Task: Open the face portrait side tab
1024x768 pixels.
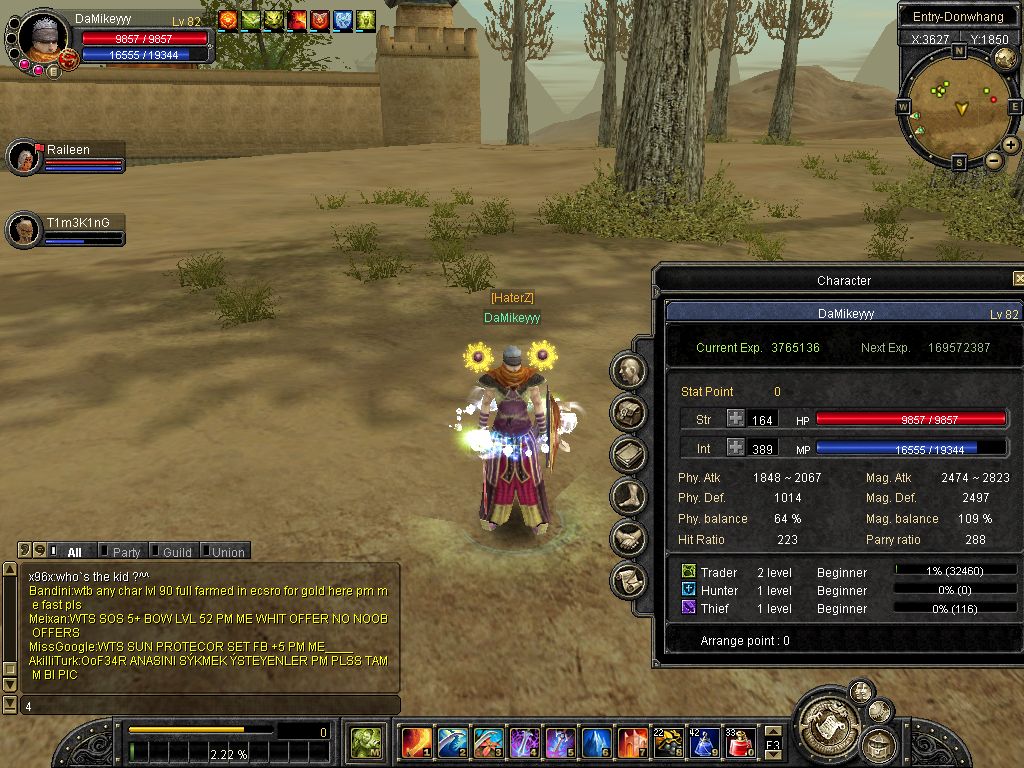Action: tap(629, 371)
